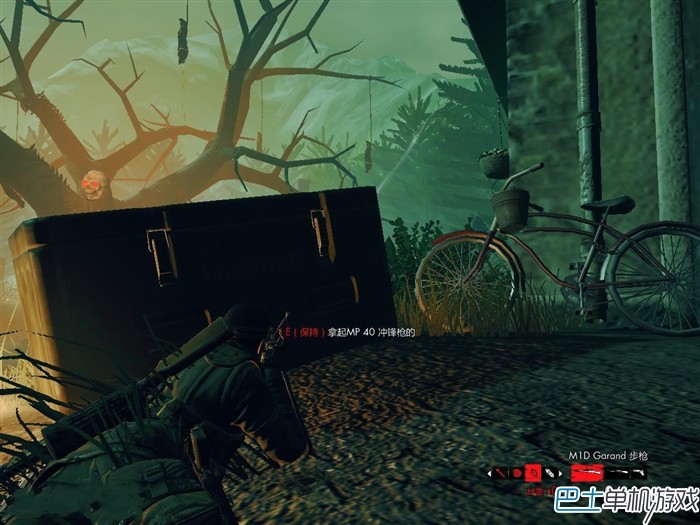This screenshot has width=700, height=525.
Task: Switch to the pistol weapon slot
Action: pos(638,472)
